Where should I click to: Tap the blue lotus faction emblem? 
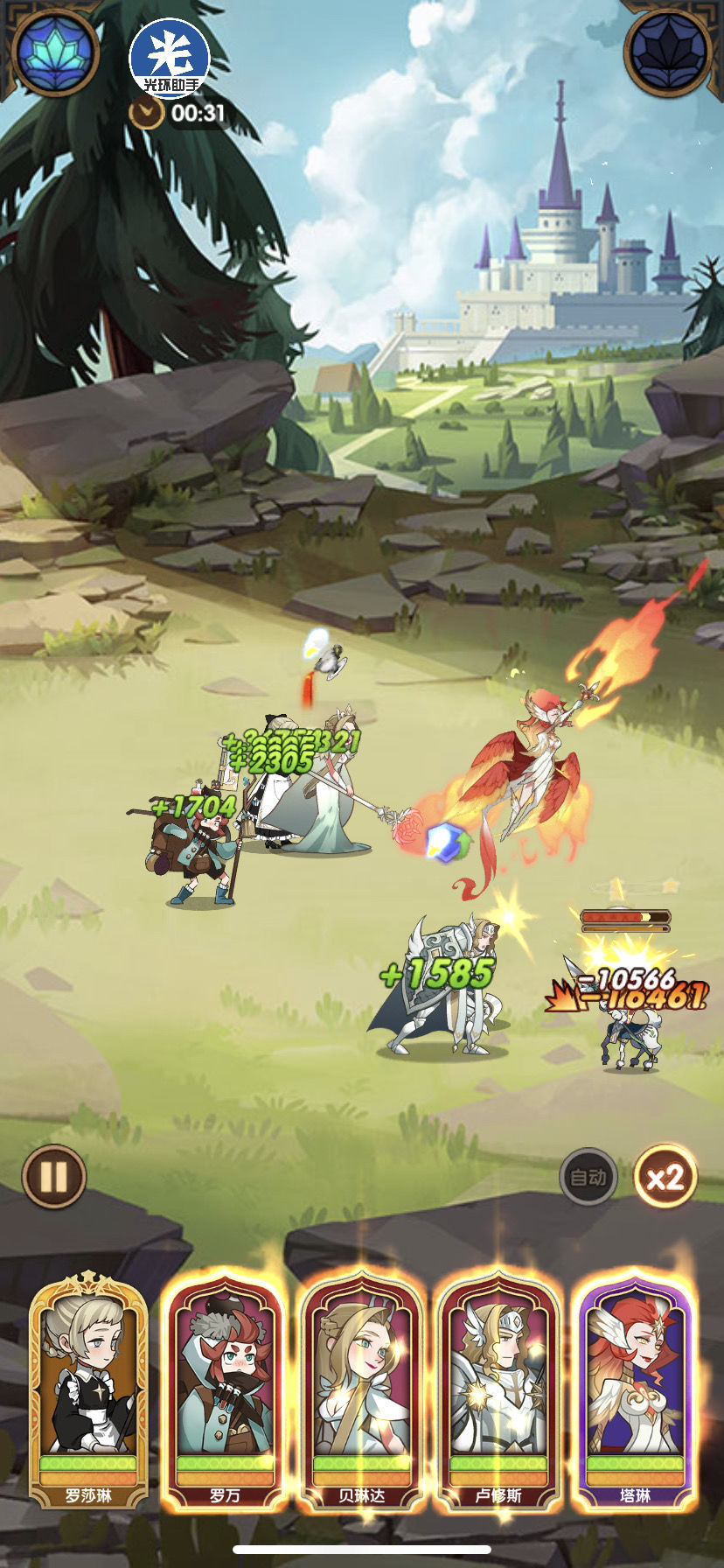(54, 52)
